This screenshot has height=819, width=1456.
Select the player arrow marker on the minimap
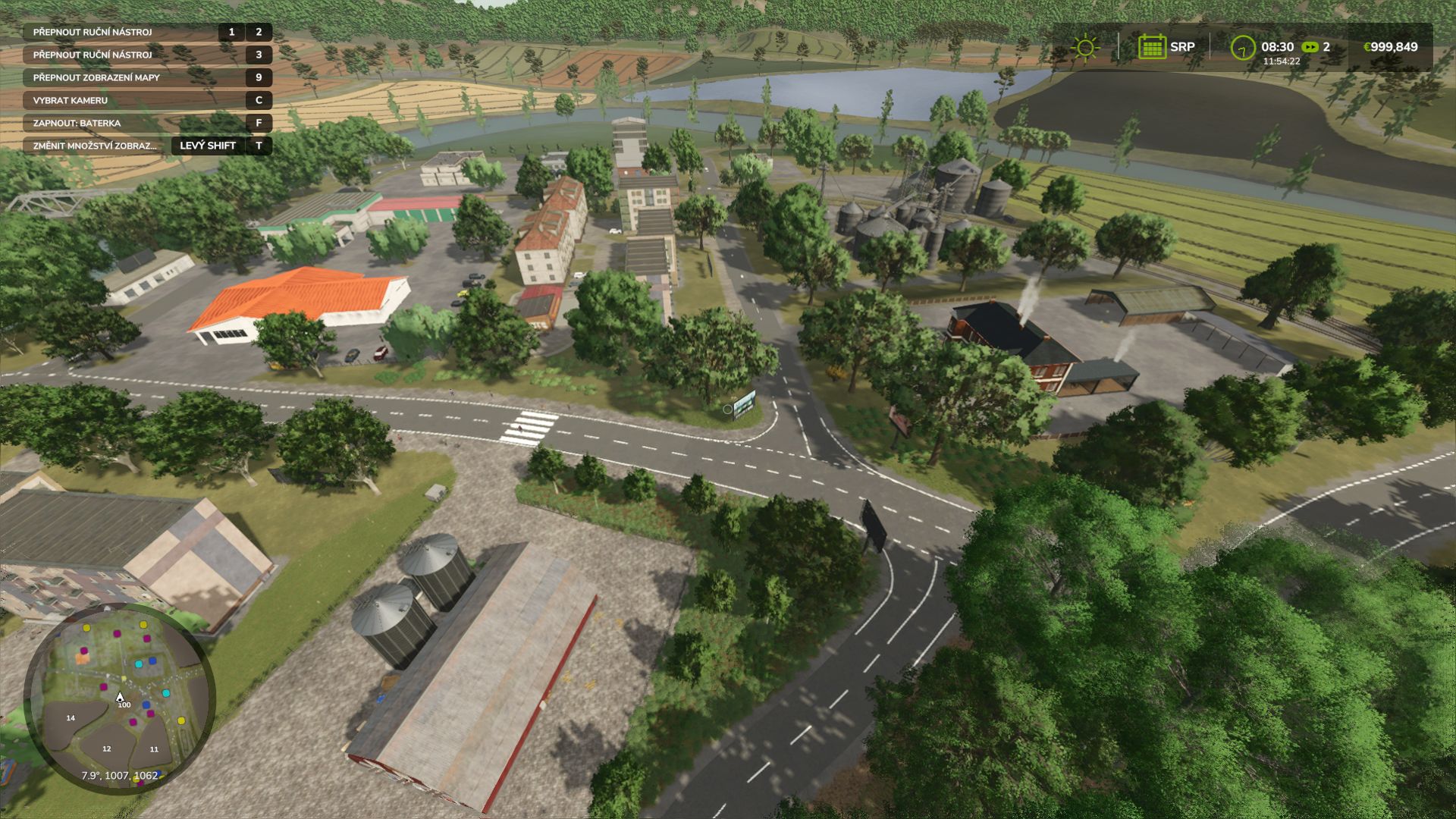click(120, 696)
